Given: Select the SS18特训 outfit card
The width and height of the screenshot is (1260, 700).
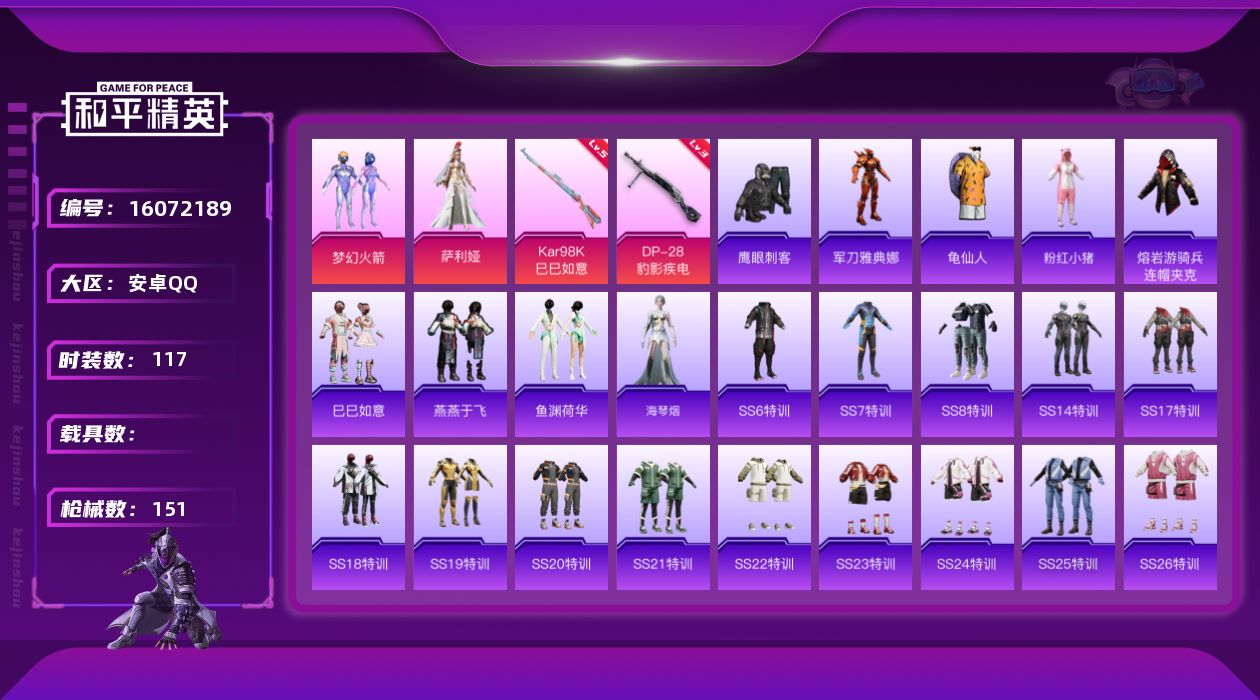Looking at the screenshot, I should click(358, 517).
